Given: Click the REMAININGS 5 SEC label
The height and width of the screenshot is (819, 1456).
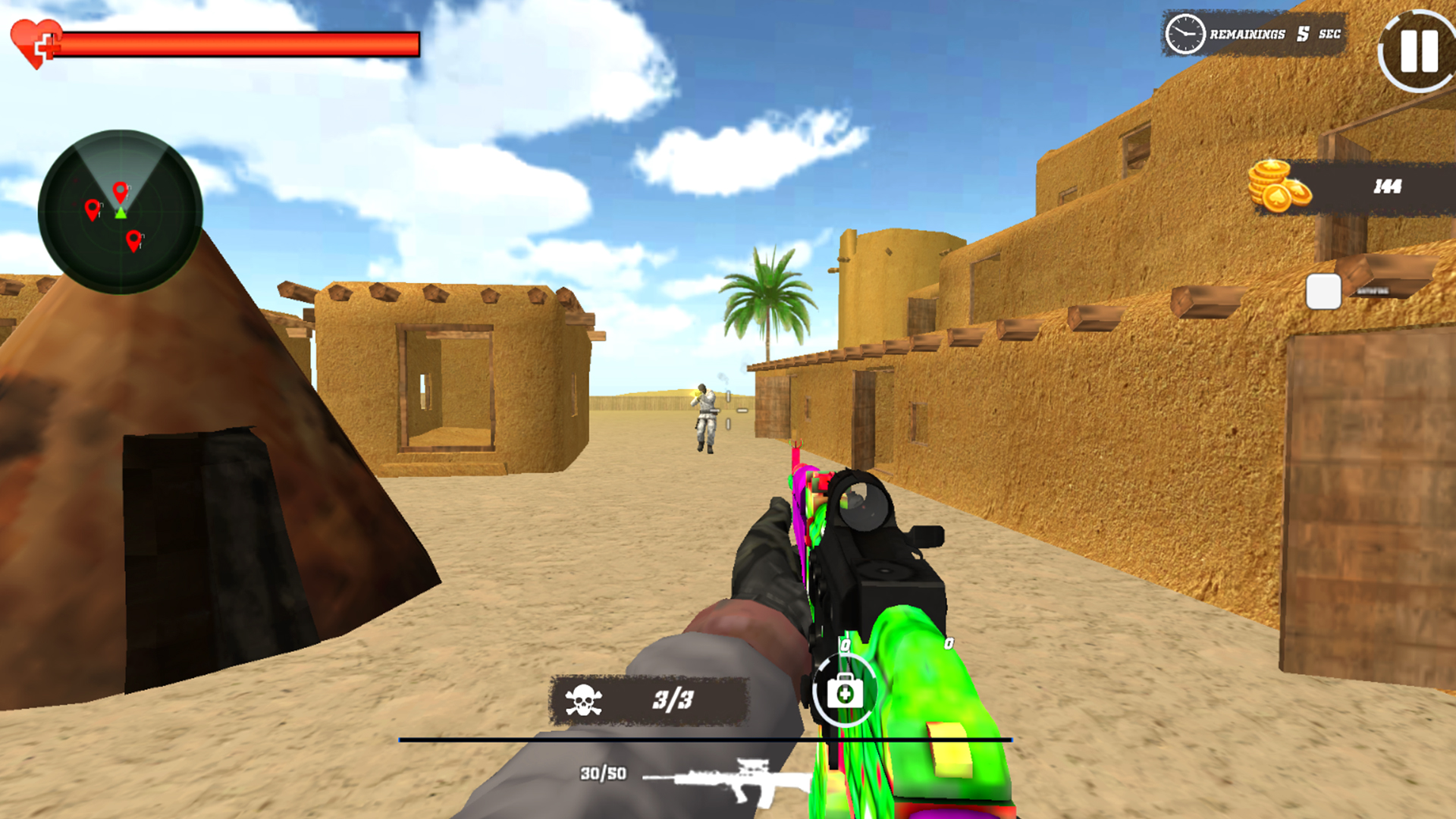Looking at the screenshot, I should [x=1274, y=33].
